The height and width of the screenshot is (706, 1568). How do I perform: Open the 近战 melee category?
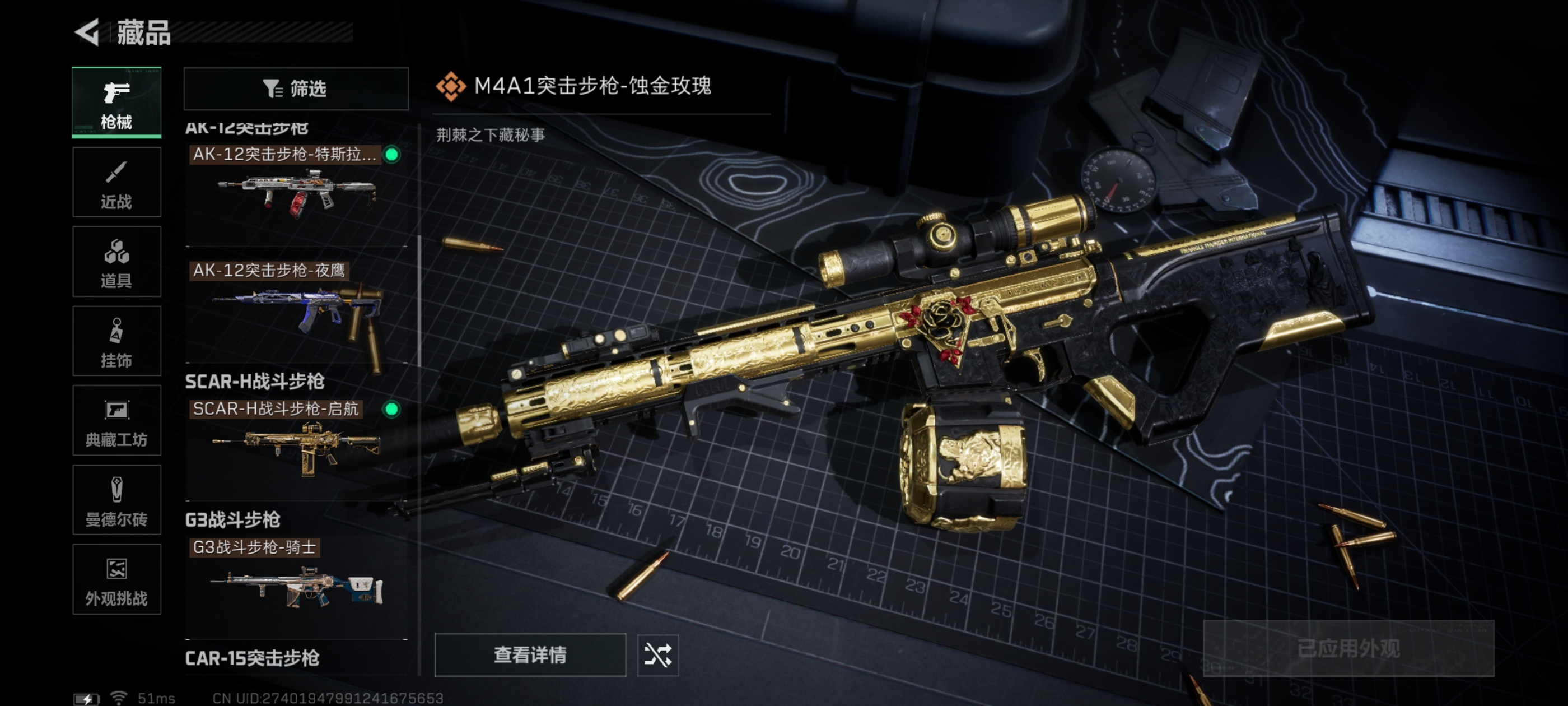pos(116,182)
